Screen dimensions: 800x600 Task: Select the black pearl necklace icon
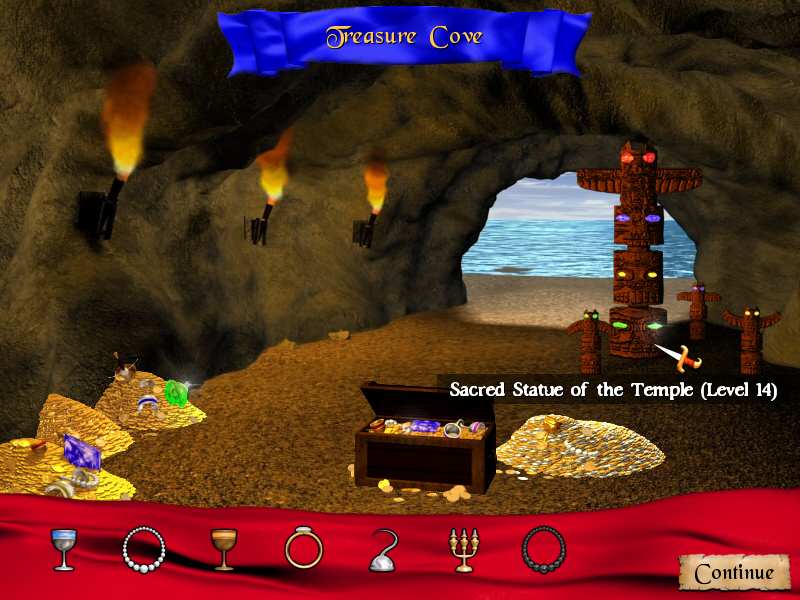pyautogui.click(x=542, y=548)
